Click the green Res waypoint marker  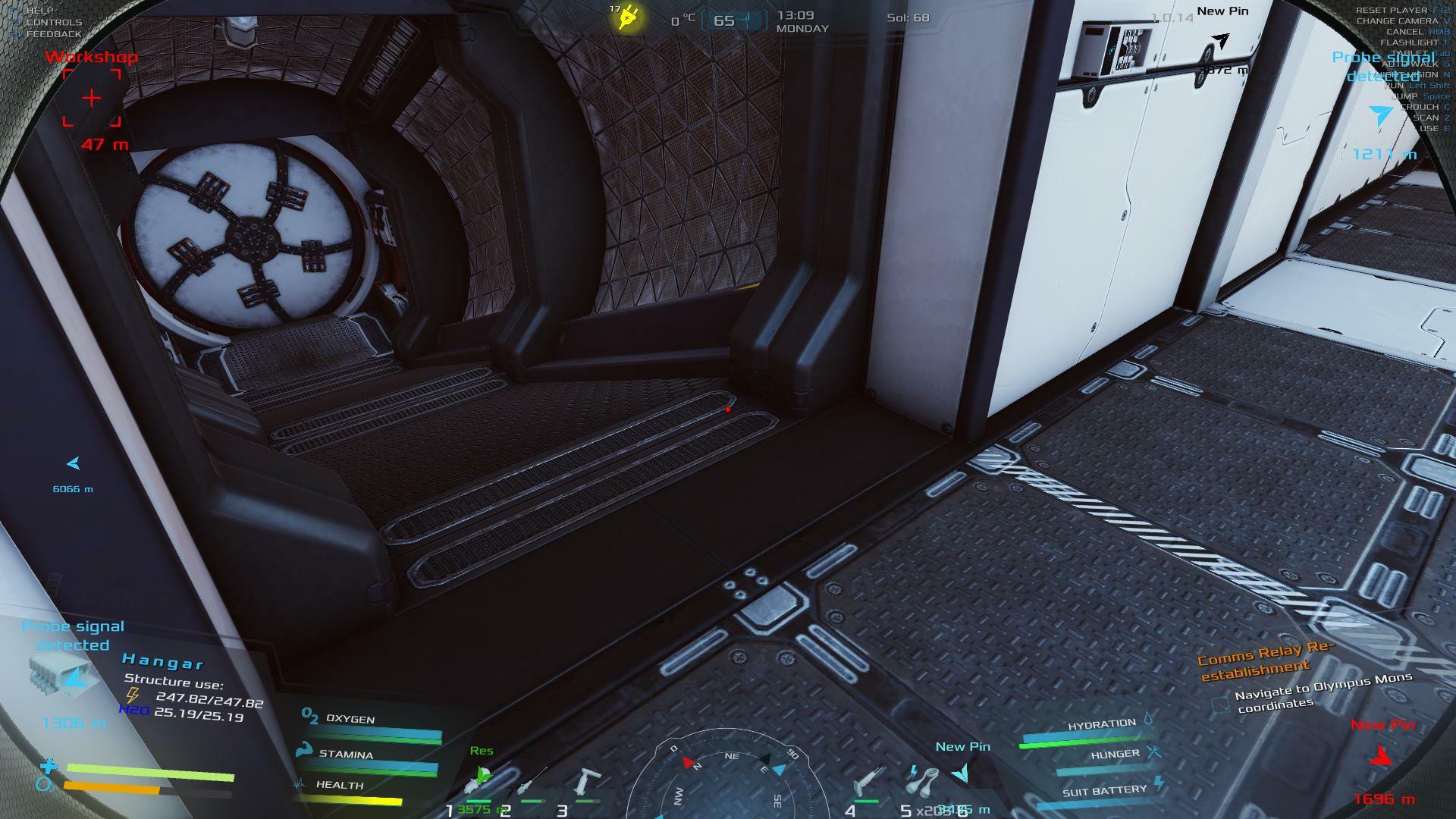481,776
